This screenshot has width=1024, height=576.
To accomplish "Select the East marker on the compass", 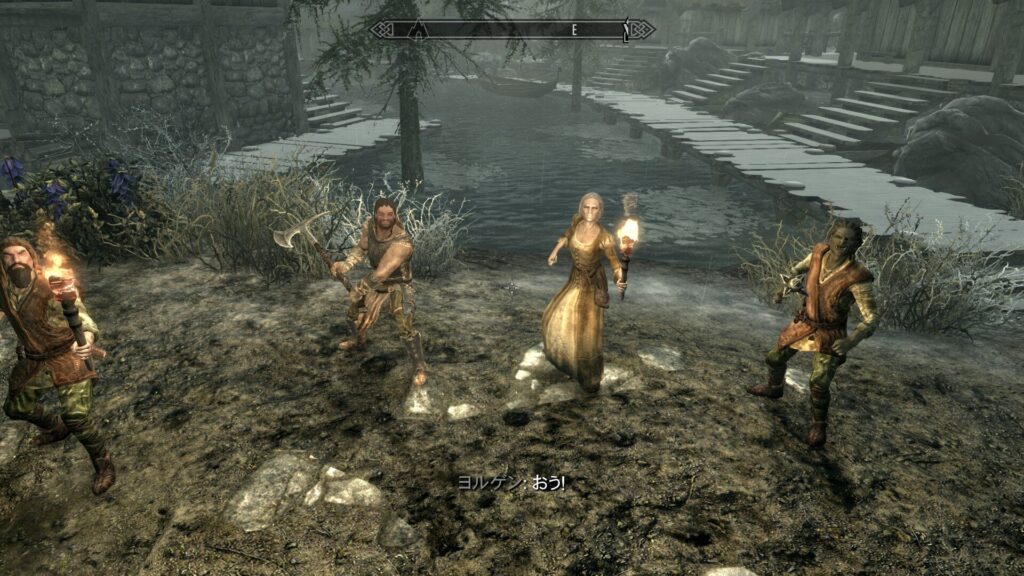I will (574, 30).
